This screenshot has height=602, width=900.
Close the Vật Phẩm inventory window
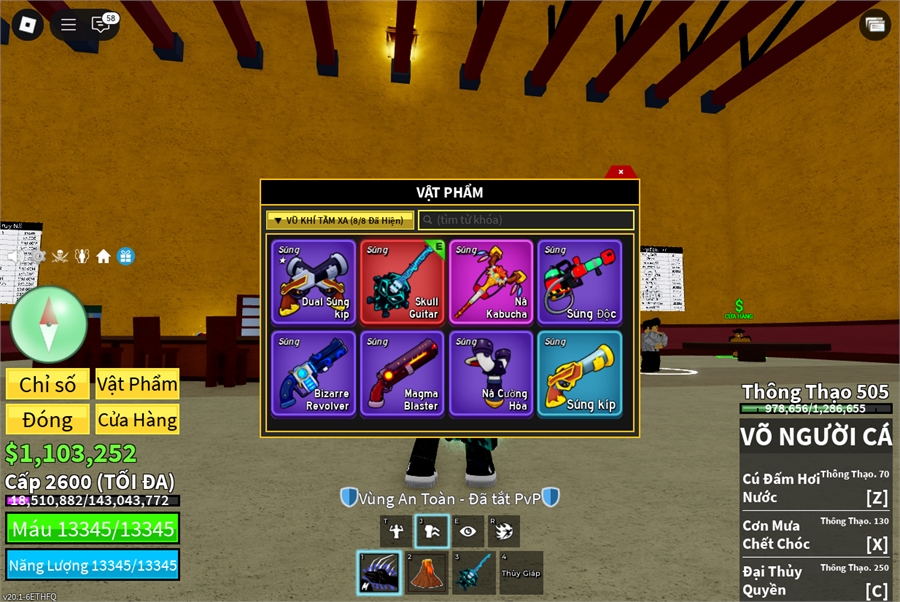[x=620, y=172]
